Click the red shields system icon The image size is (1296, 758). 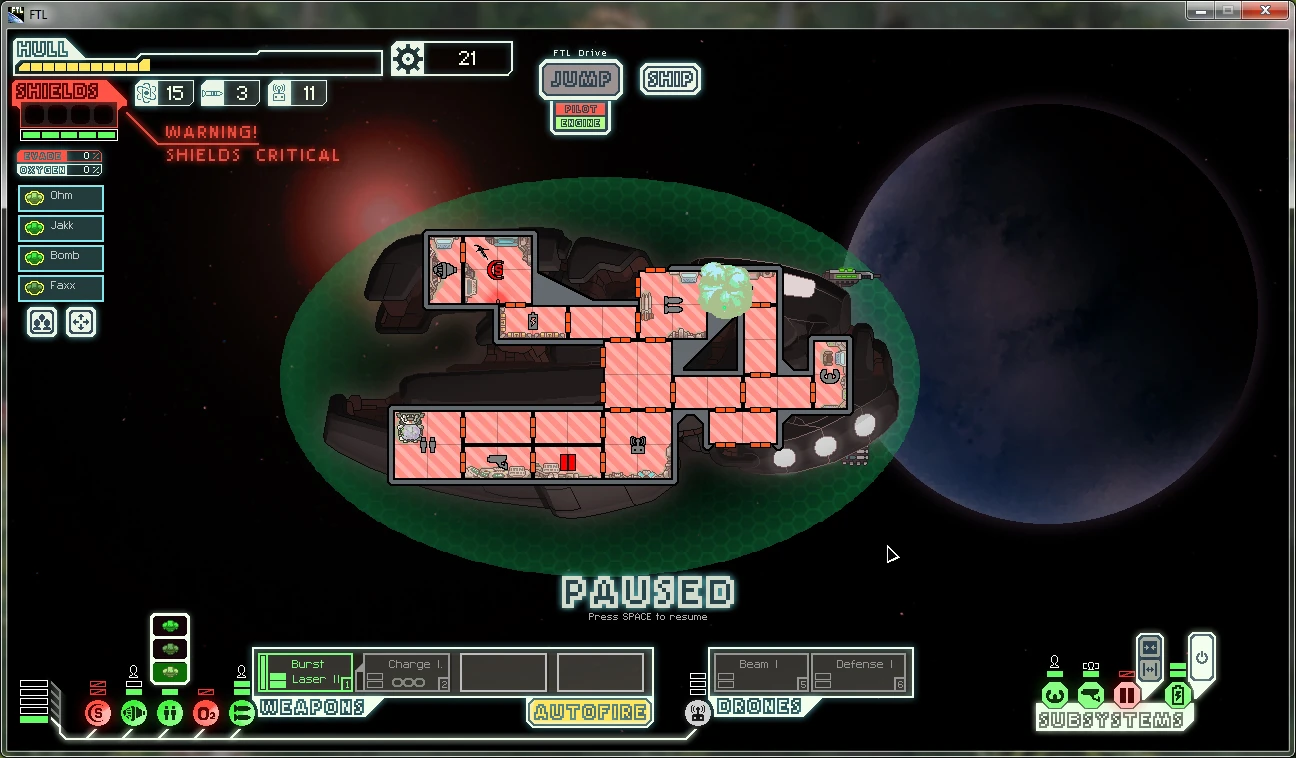(97, 713)
